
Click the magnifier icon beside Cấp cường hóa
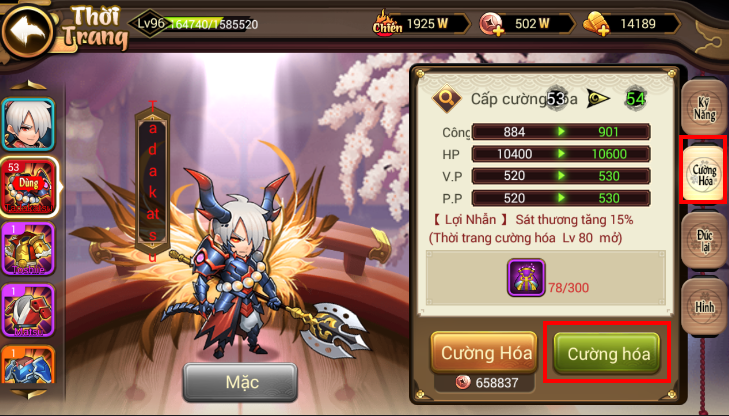445,98
